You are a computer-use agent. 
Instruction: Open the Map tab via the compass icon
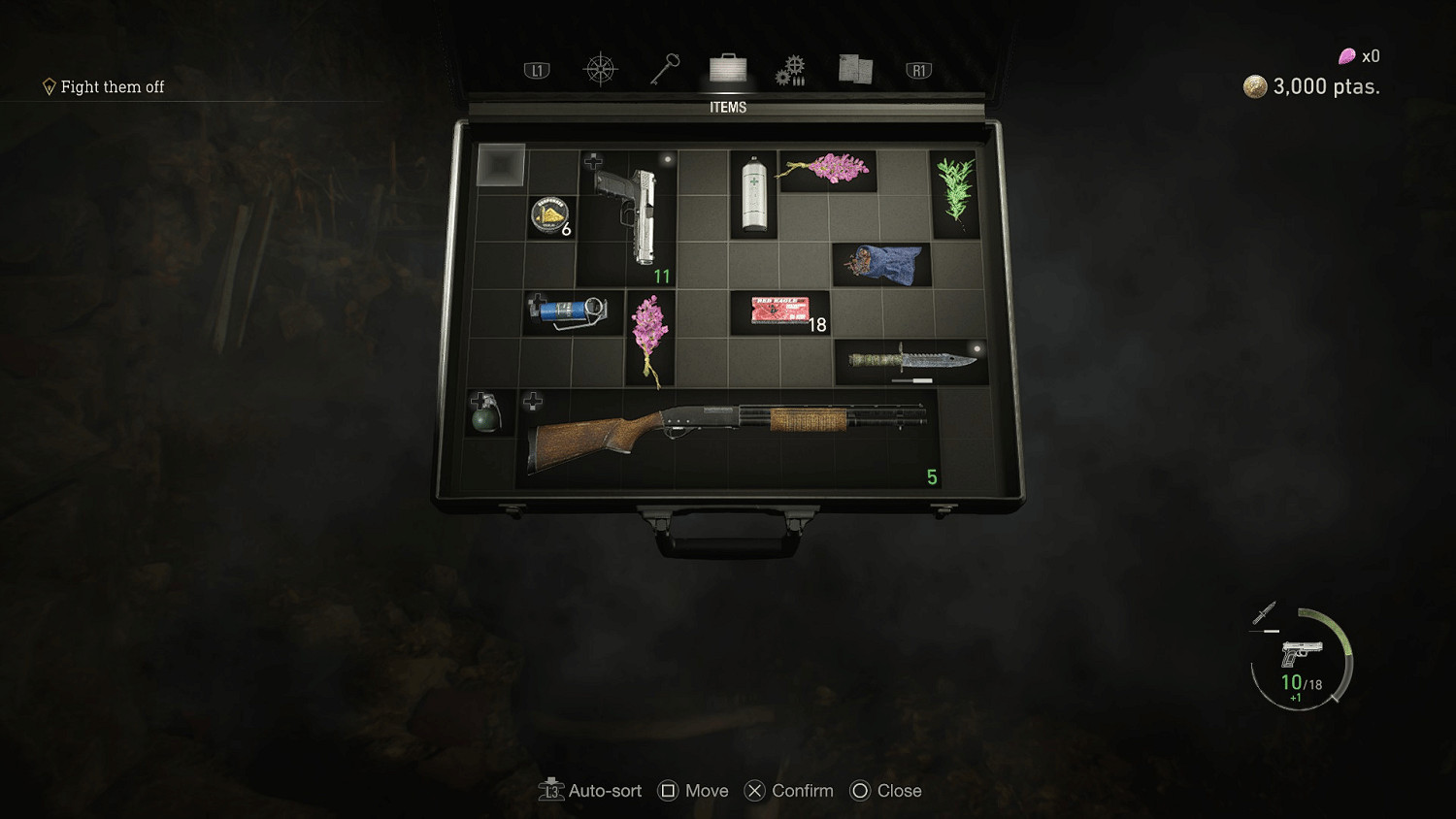600,68
